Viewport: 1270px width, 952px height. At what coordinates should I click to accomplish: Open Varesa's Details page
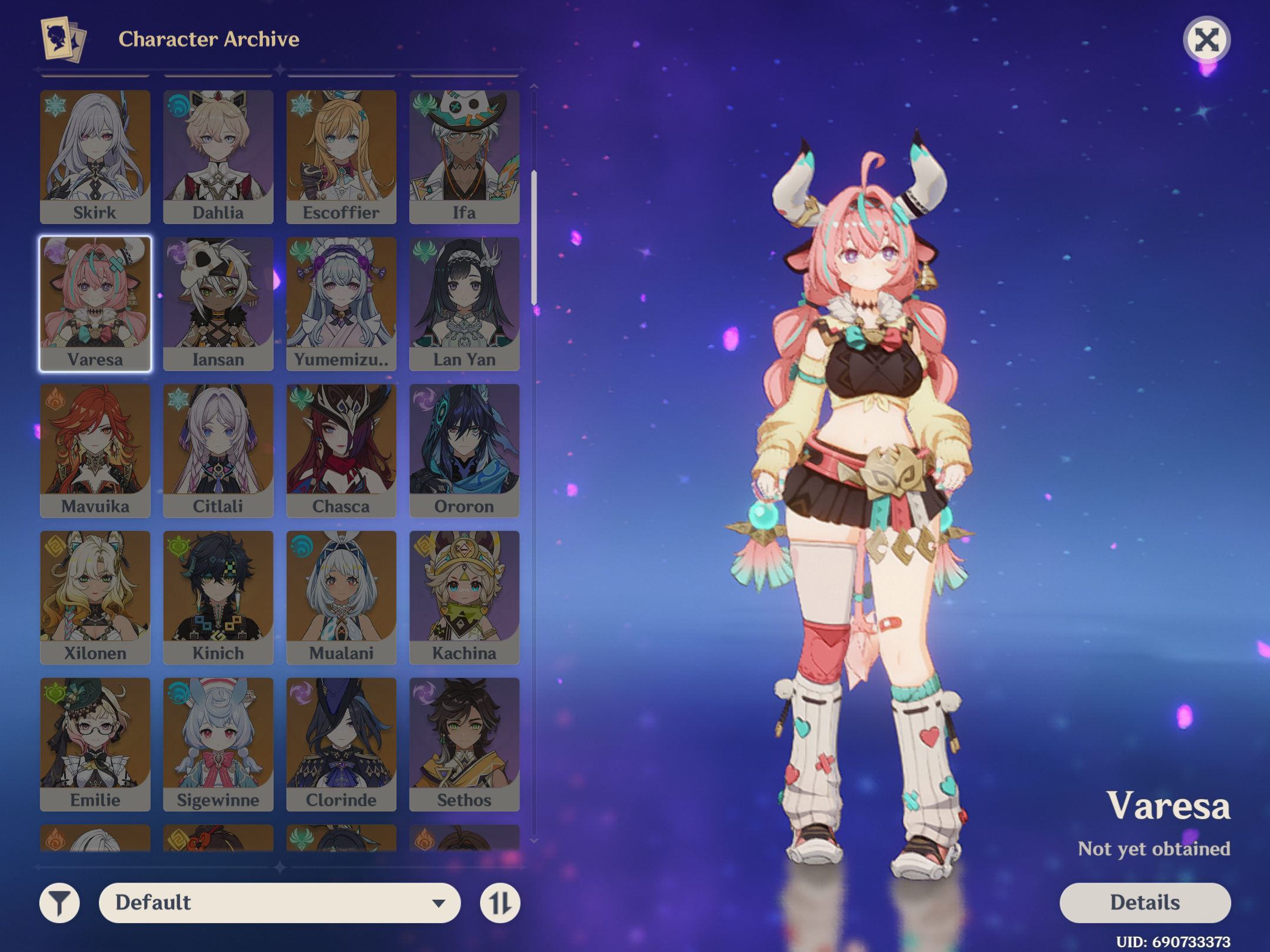pos(1144,902)
